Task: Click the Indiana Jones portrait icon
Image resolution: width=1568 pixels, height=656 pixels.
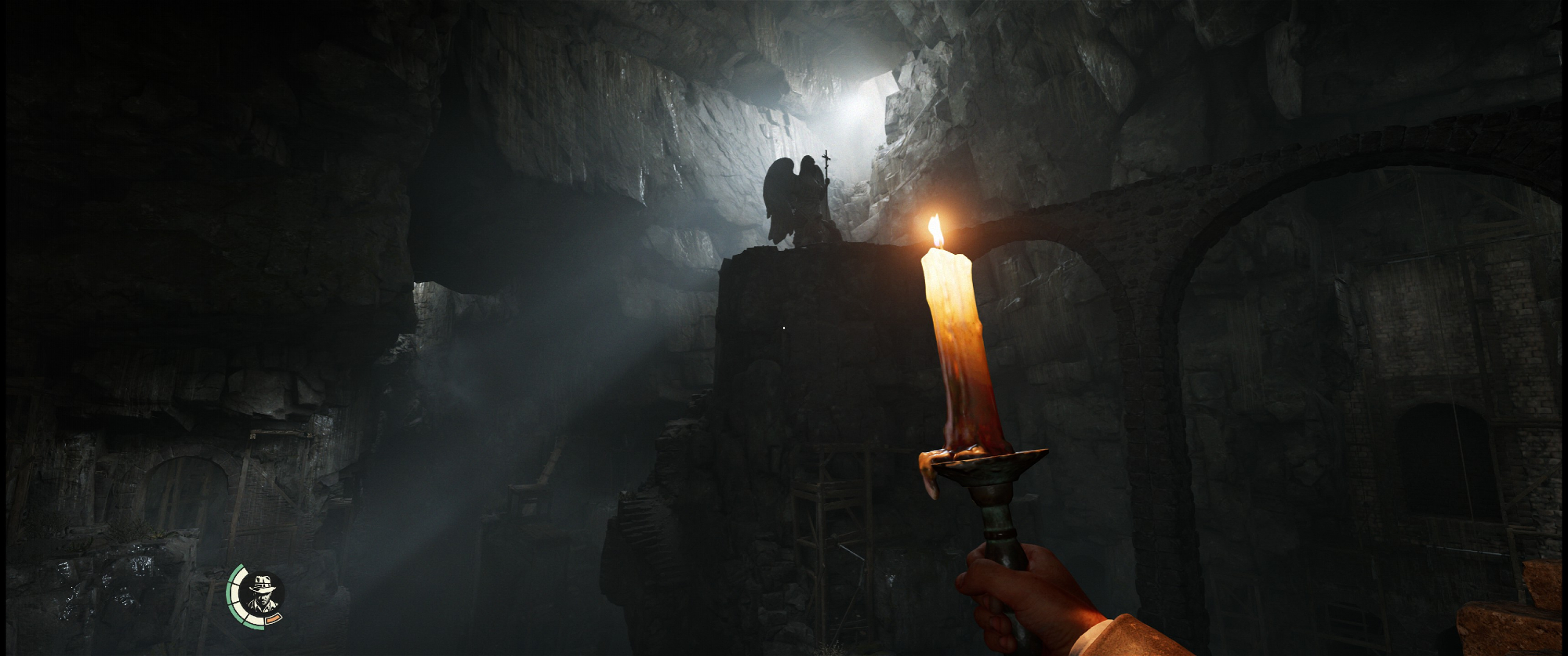Action: pyautogui.click(x=261, y=596)
